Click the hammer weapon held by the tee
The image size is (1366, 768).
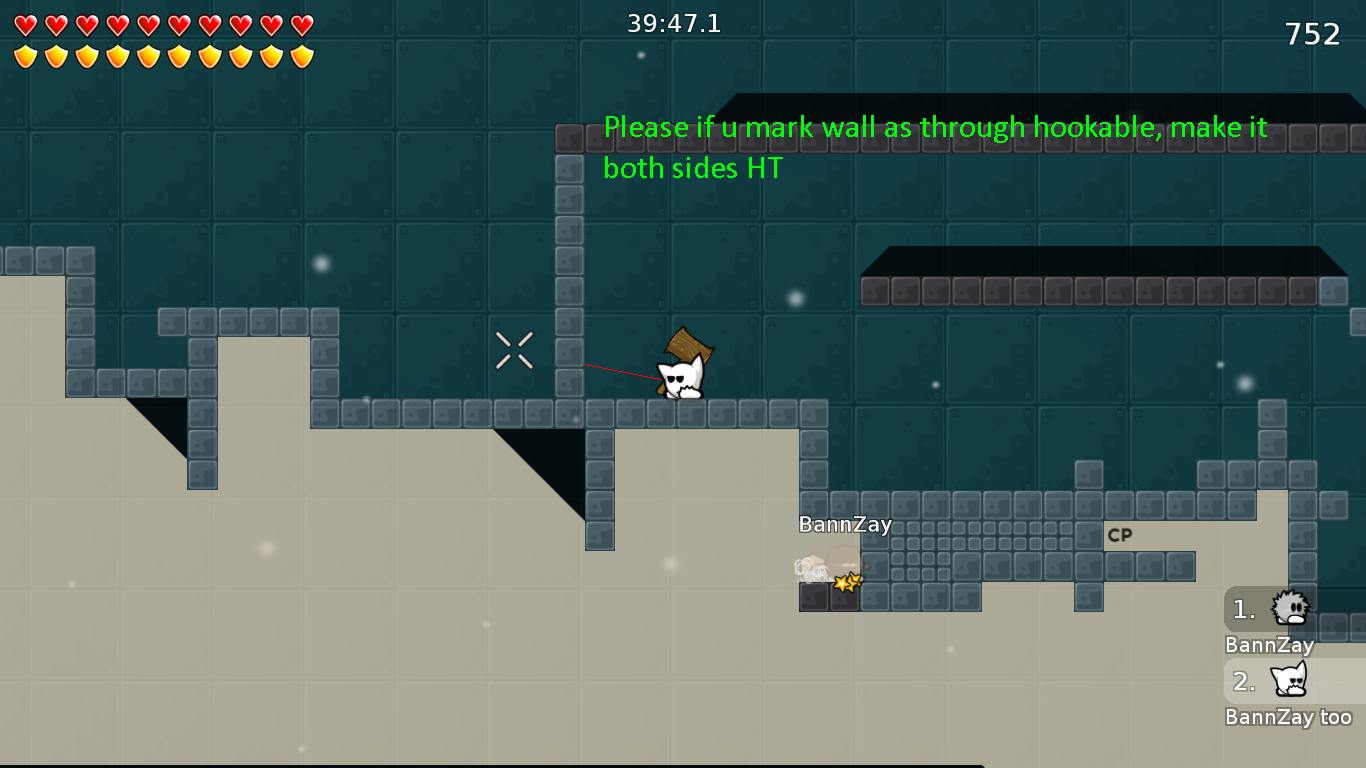click(x=688, y=345)
